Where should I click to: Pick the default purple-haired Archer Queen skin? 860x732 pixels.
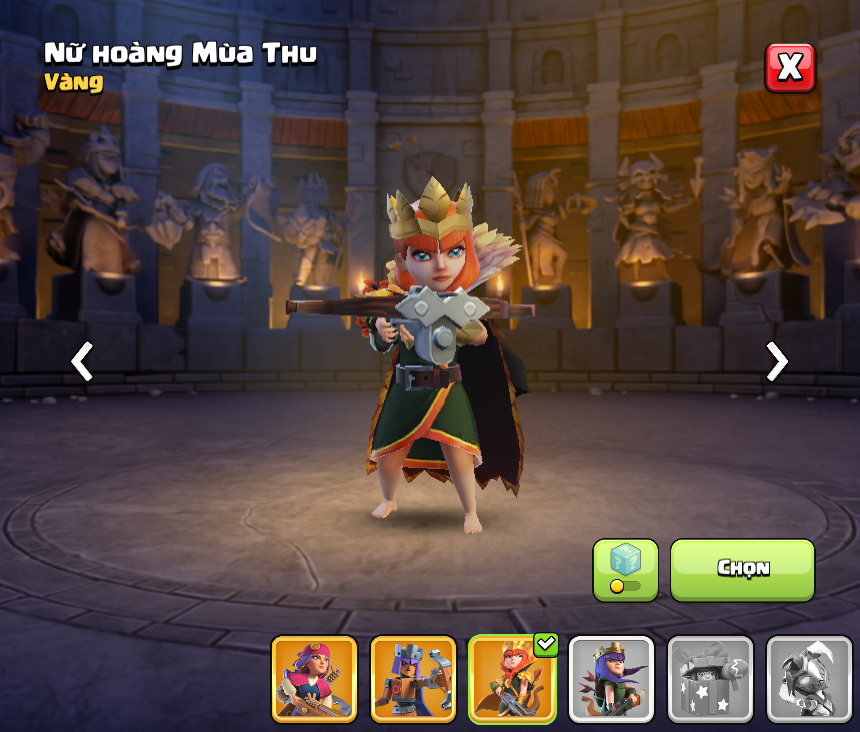pyautogui.click(x=611, y=679)
